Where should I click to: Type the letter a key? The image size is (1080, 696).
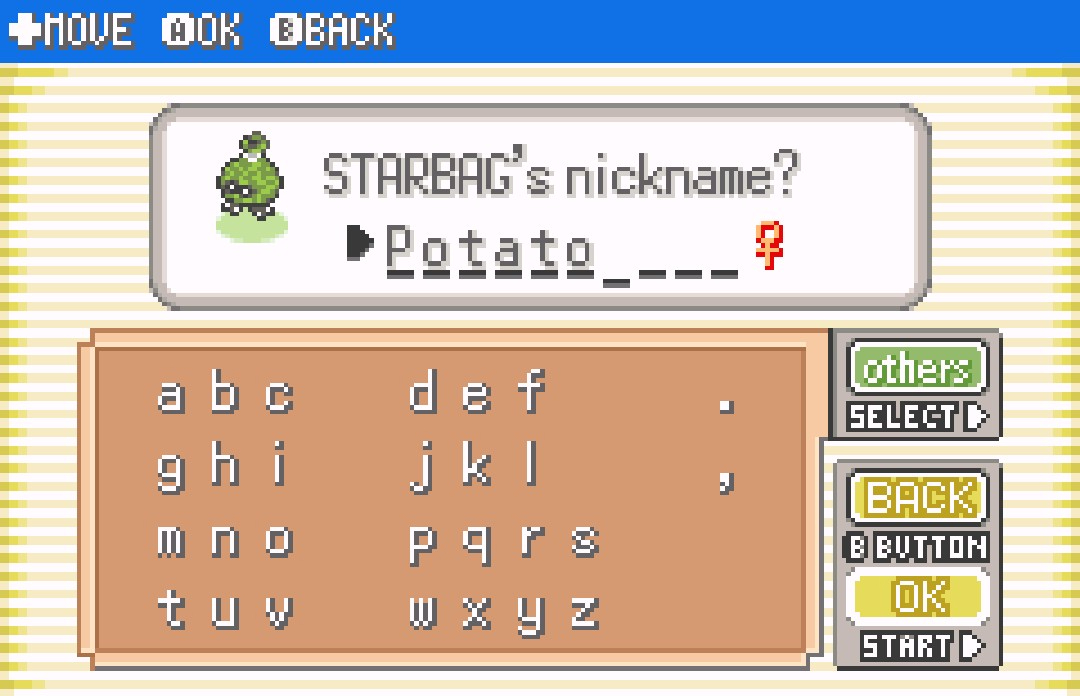click(171, 396)
